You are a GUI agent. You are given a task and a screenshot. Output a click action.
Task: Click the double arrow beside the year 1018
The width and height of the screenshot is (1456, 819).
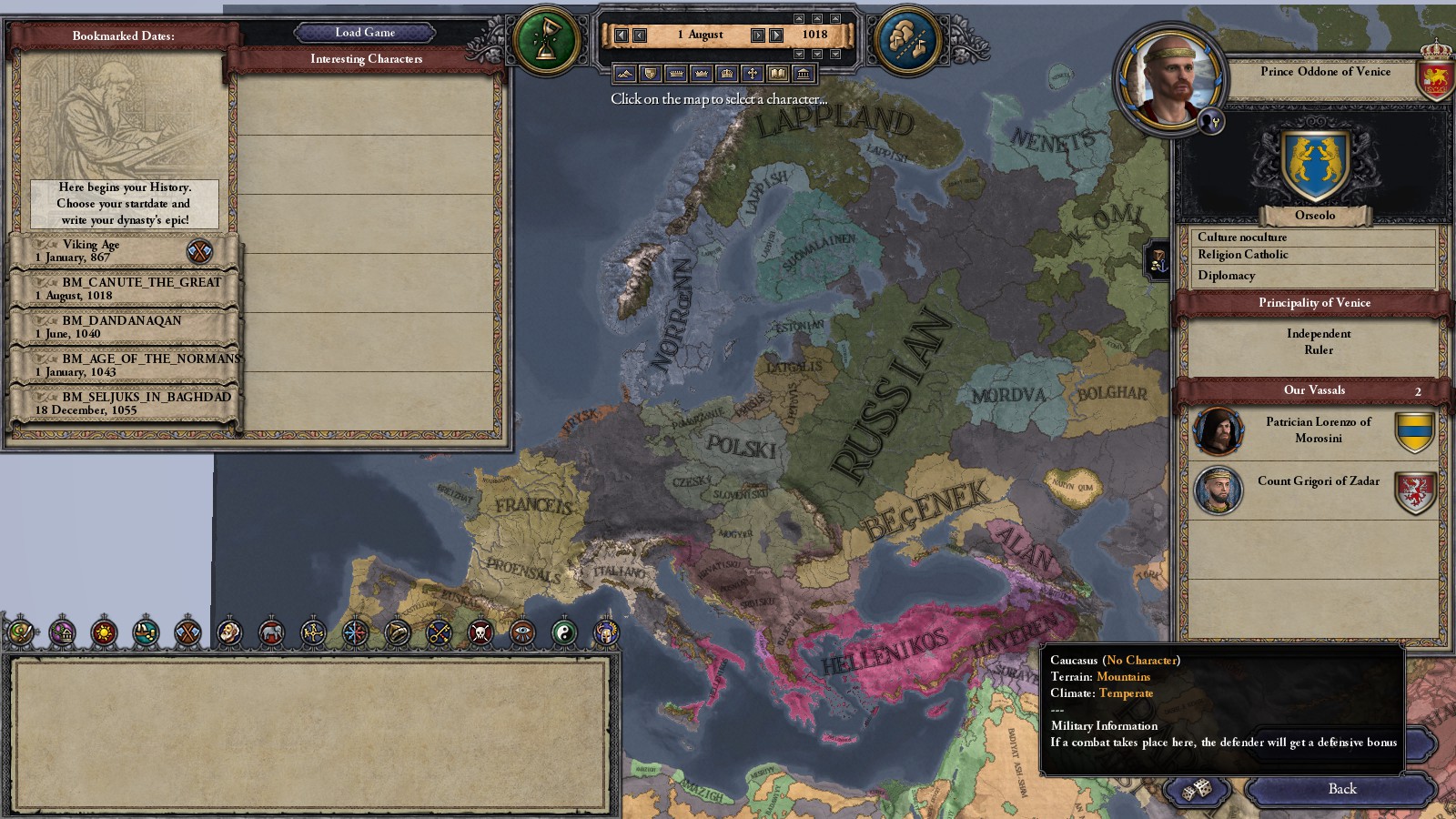tap(774, 35)
